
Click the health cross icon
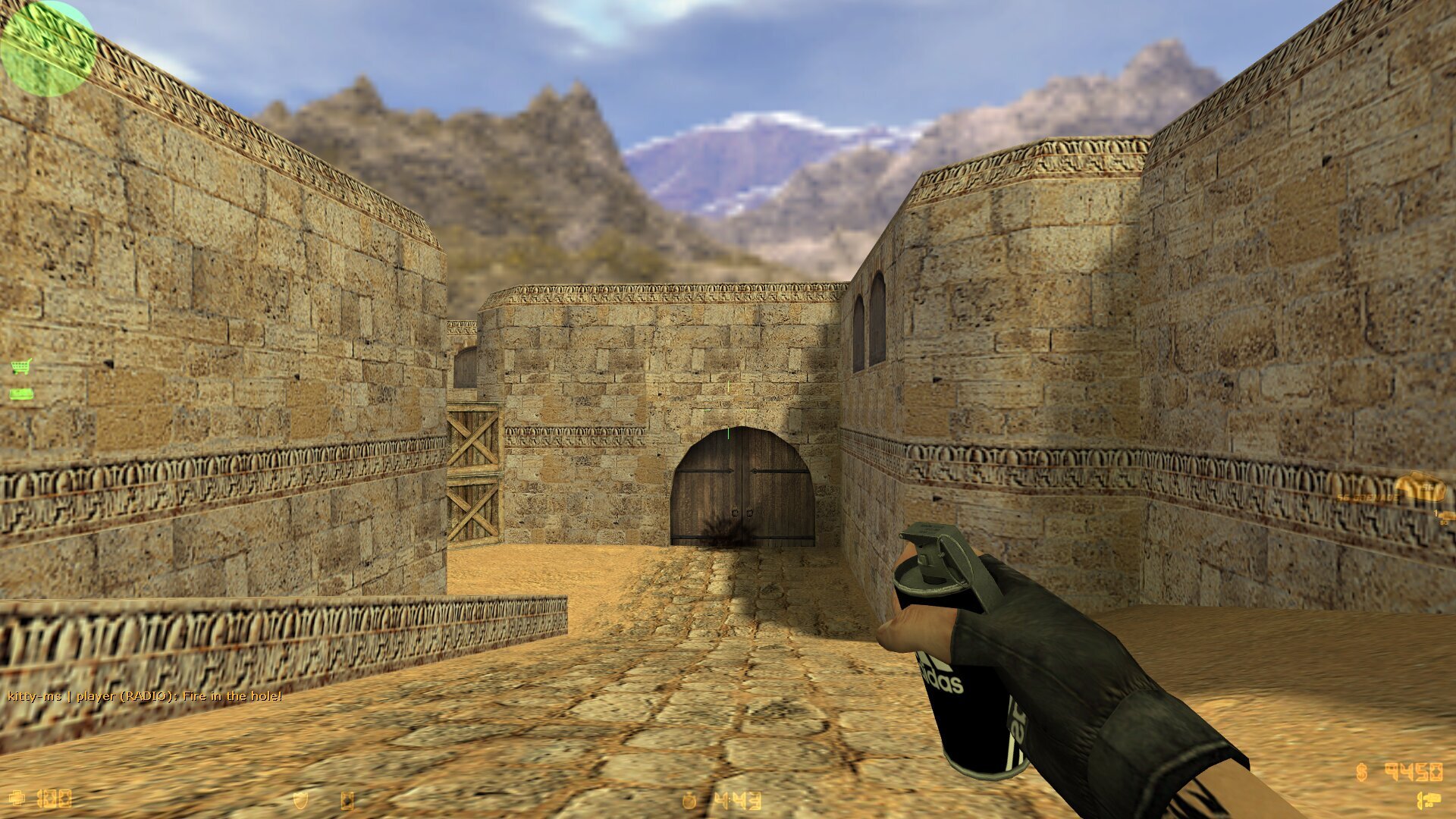[x=17, y=799]
